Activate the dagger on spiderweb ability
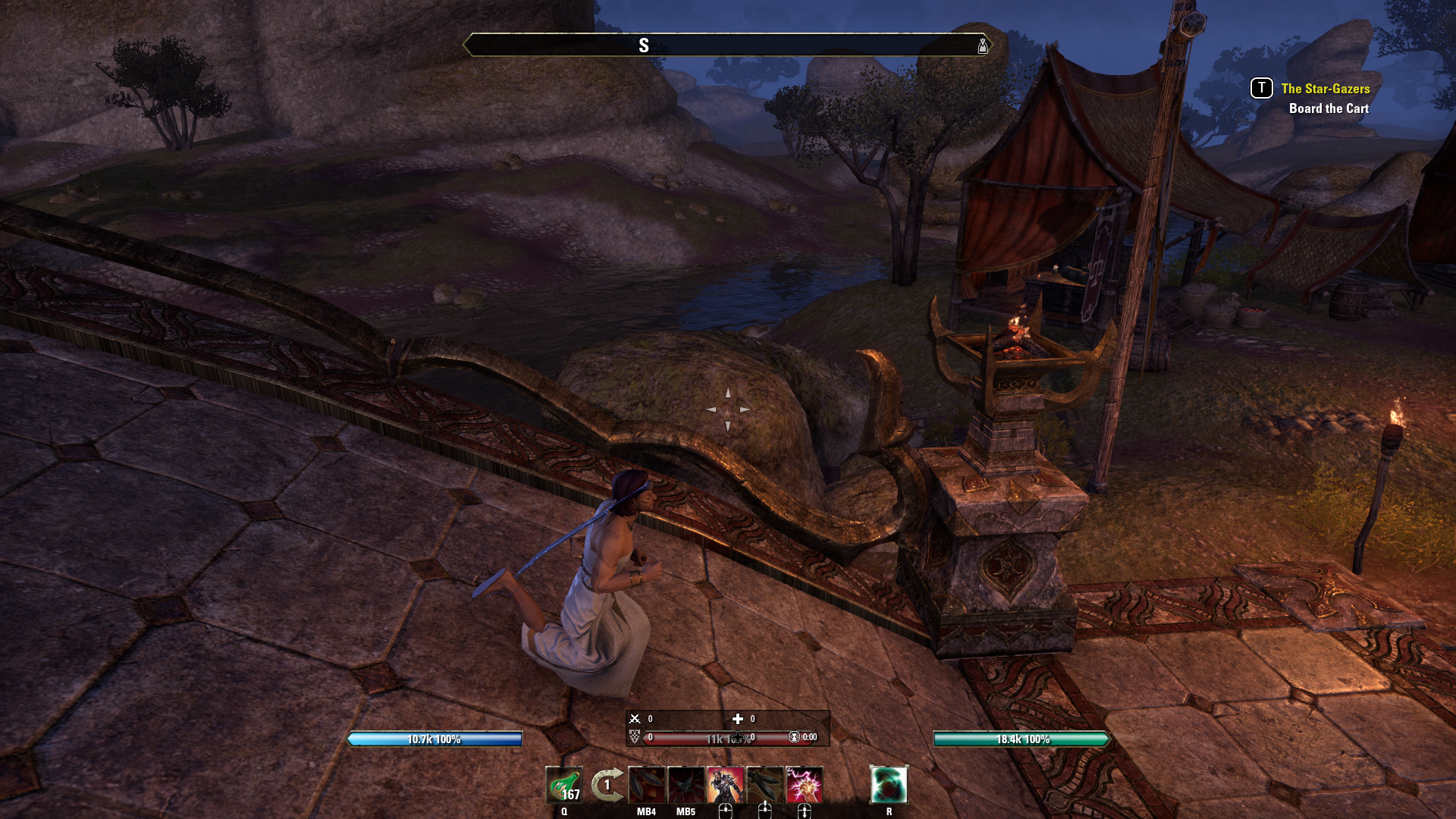 click(765, 785)
